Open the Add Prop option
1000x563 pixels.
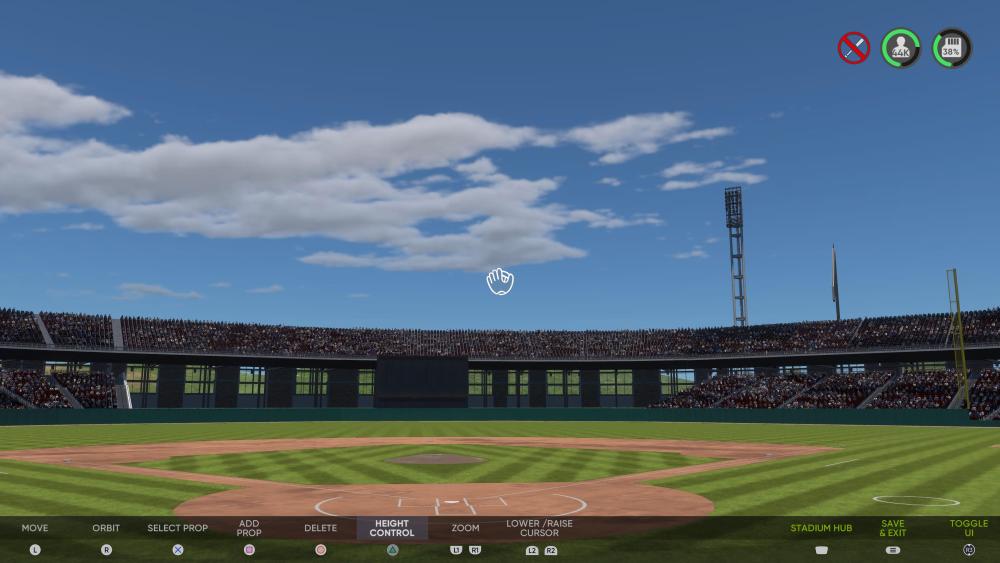tap(249, 528)
